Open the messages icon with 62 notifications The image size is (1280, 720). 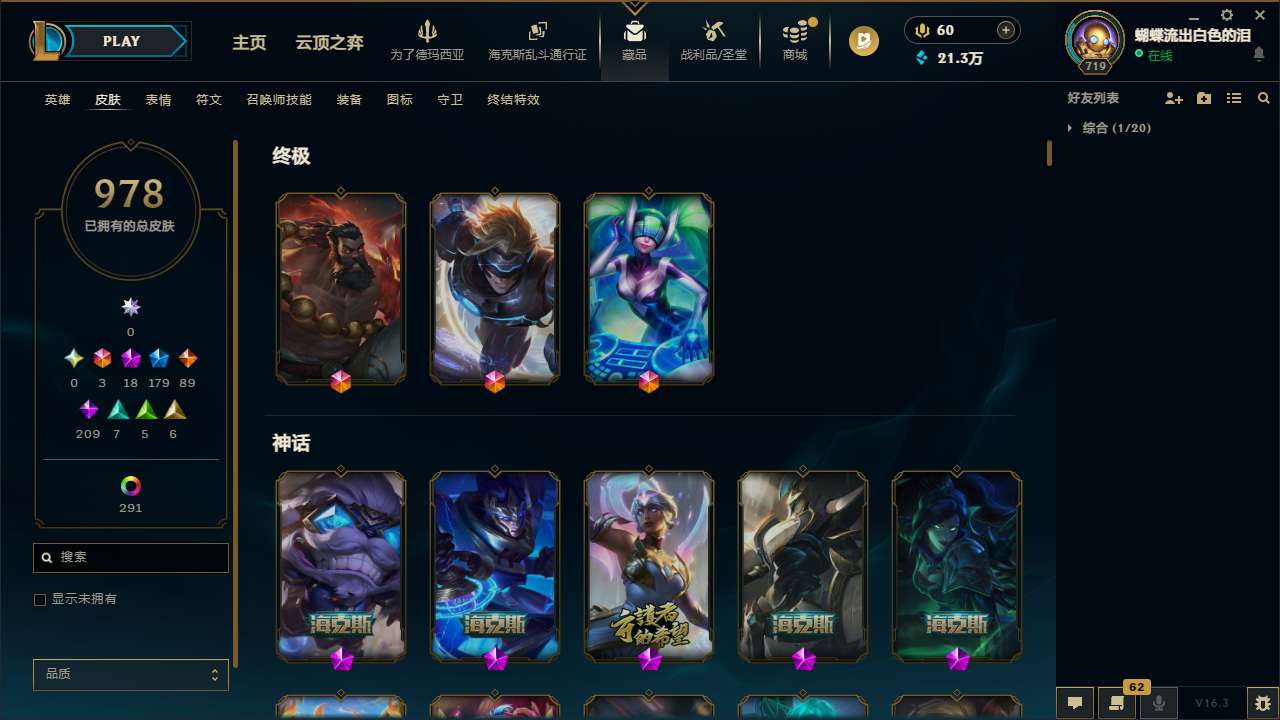pyautogui.click(x=1117, y=703)
